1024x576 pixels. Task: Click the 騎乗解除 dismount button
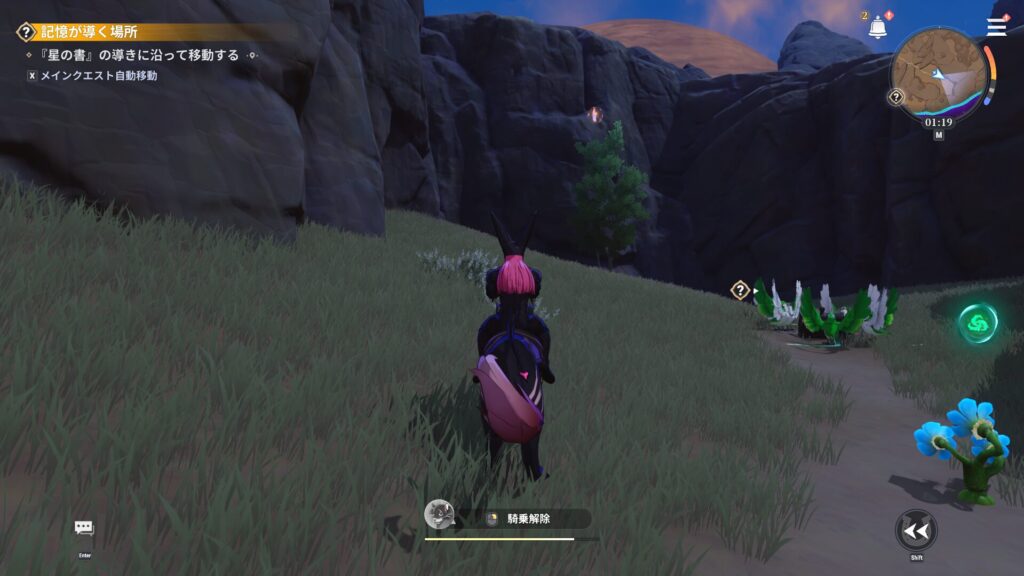[528, 518]
